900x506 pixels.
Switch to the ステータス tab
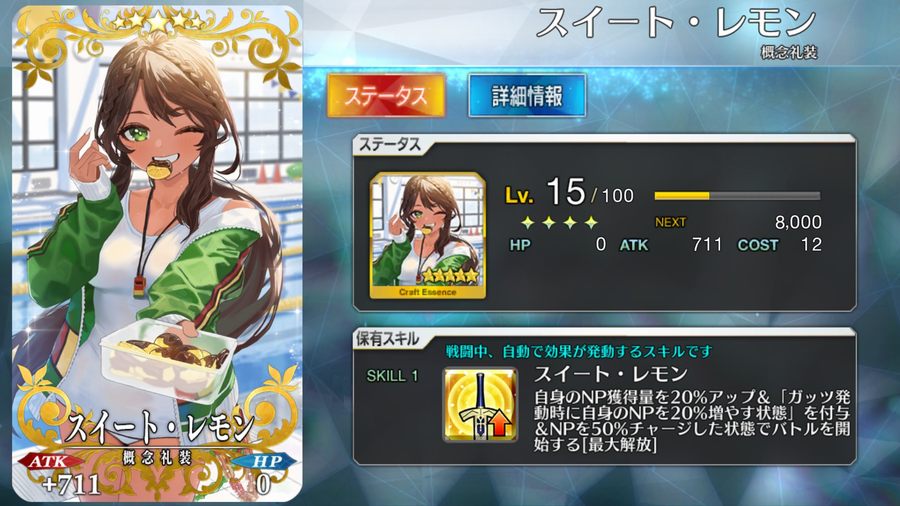(x=386, y=96)
